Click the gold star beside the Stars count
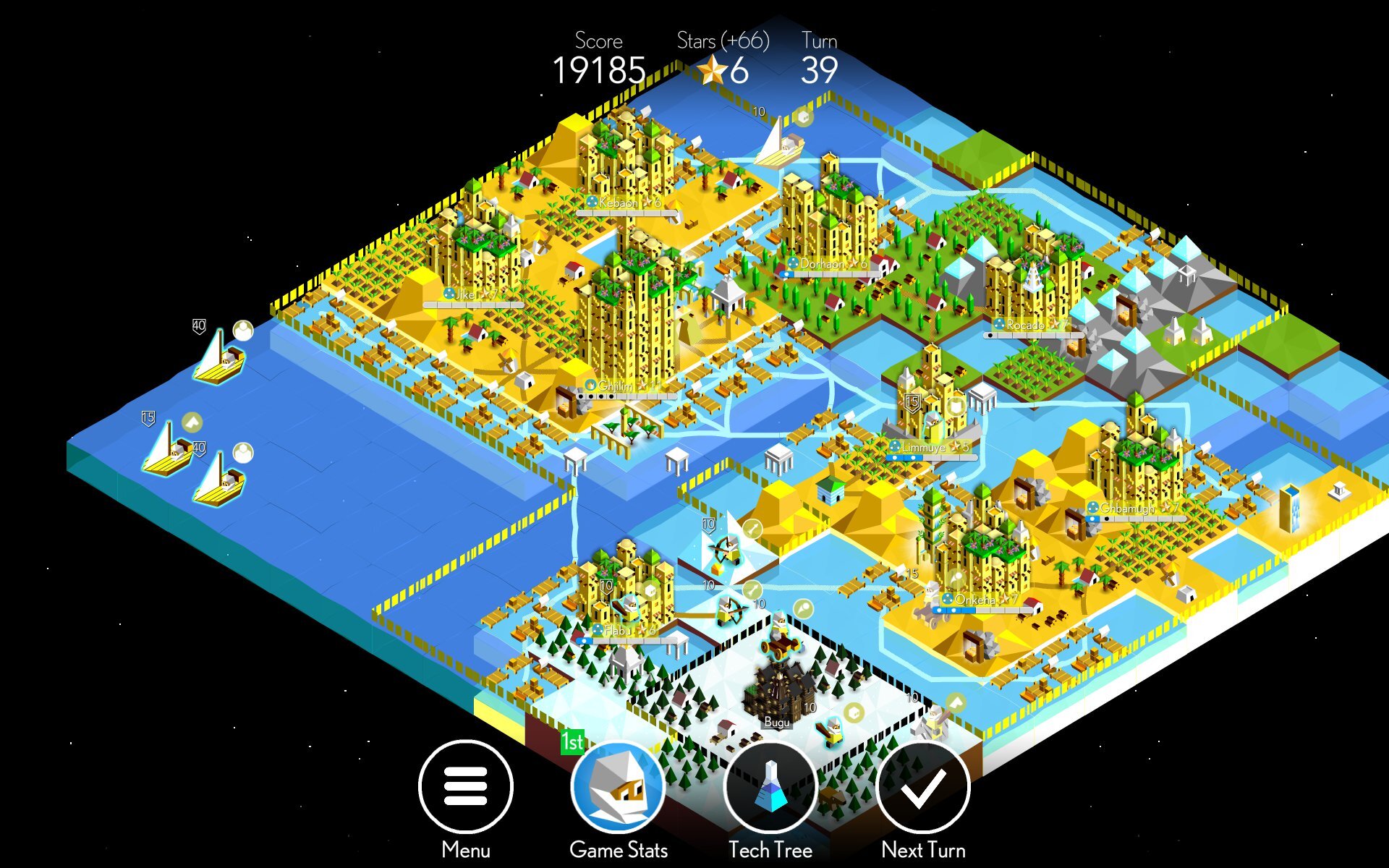1389x868 pixels. pos(713,70)
